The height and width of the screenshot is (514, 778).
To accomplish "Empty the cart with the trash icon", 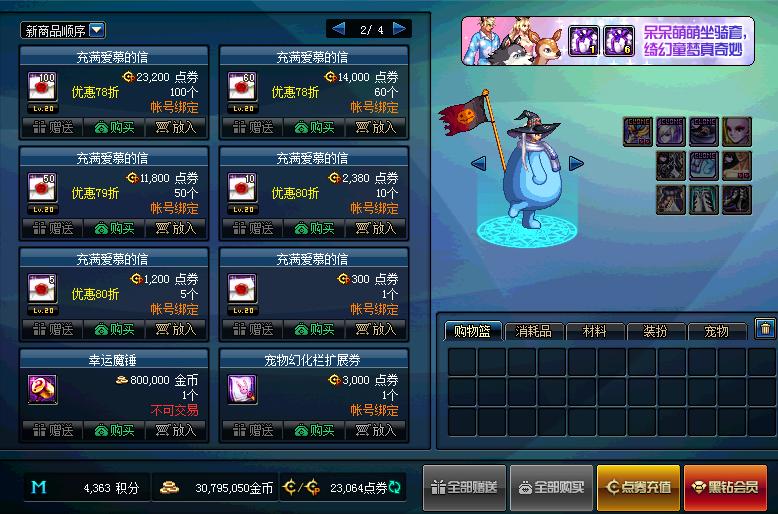I will (x=765, y=328).
